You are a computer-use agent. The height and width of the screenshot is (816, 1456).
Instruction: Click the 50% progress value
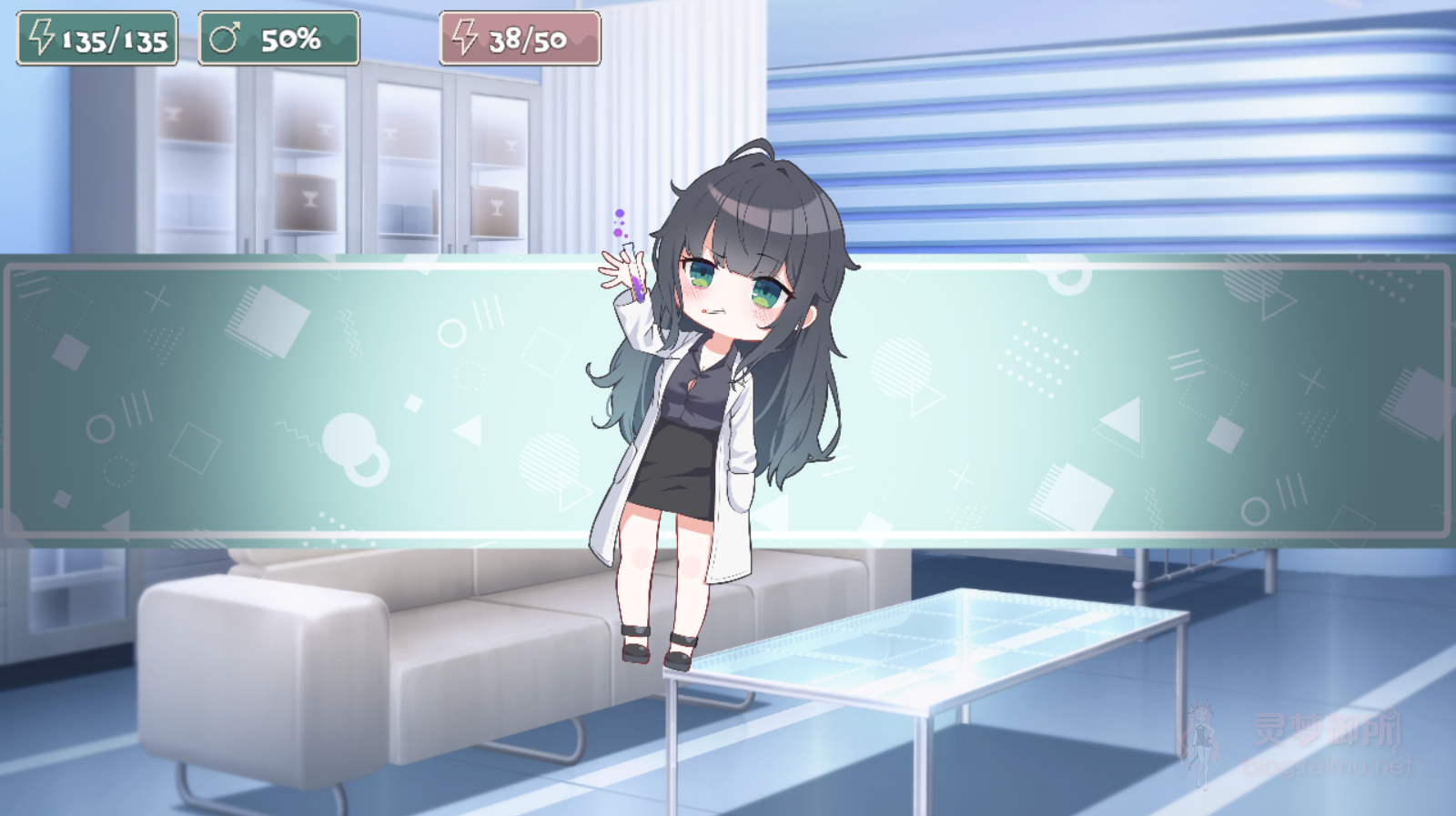[x=293, y=37]
